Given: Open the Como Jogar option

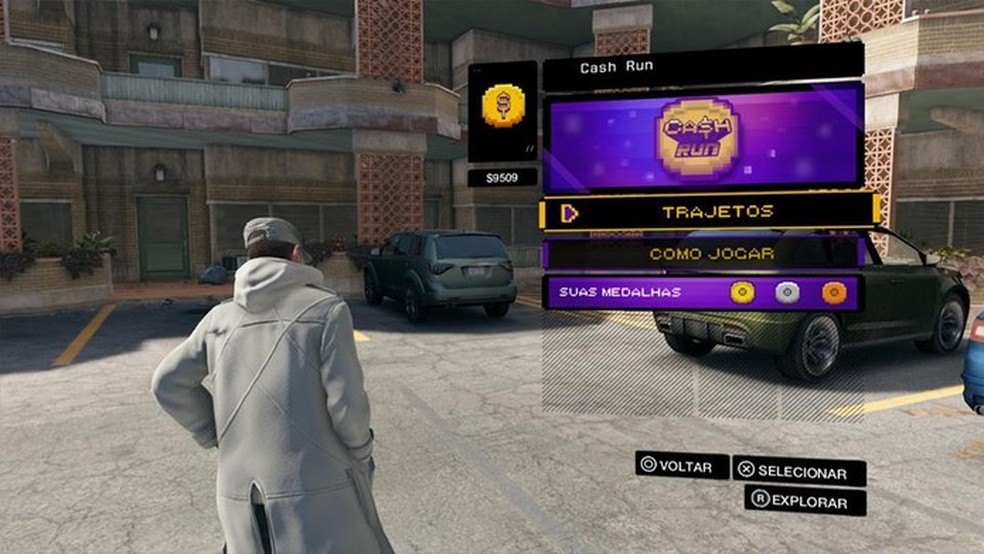Looking at the screenshot, I should [x=709, y=253].
